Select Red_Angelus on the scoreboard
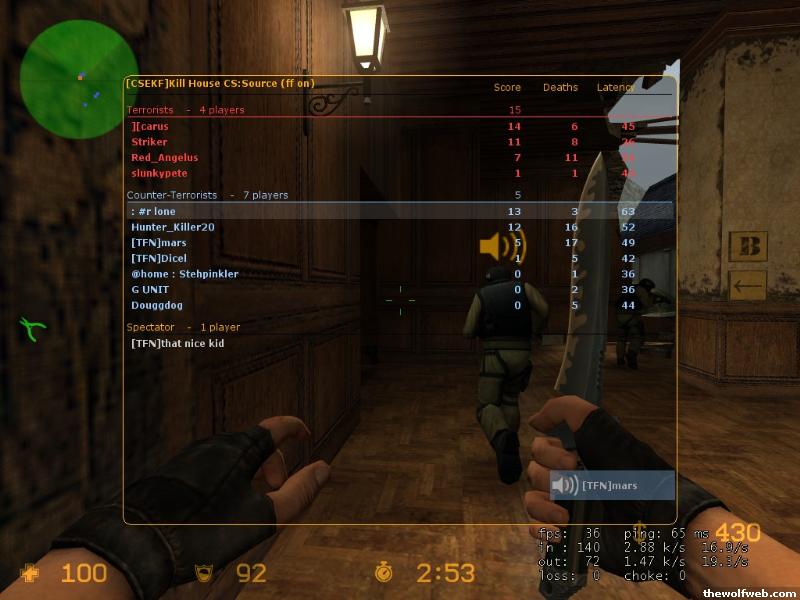The image size is (800, 600). click(165, 158)
